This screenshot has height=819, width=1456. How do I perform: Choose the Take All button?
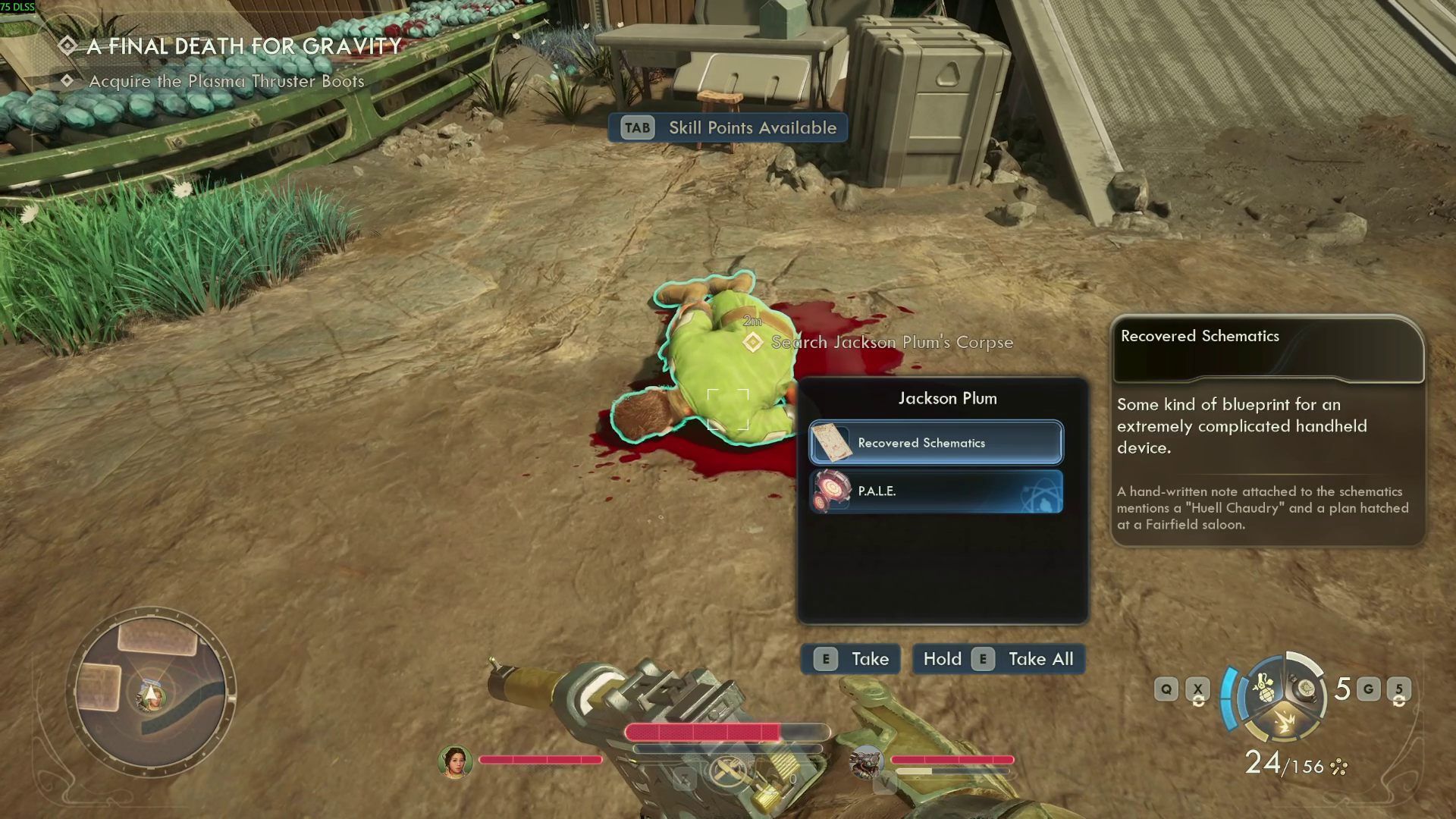(x=998, y=659)
